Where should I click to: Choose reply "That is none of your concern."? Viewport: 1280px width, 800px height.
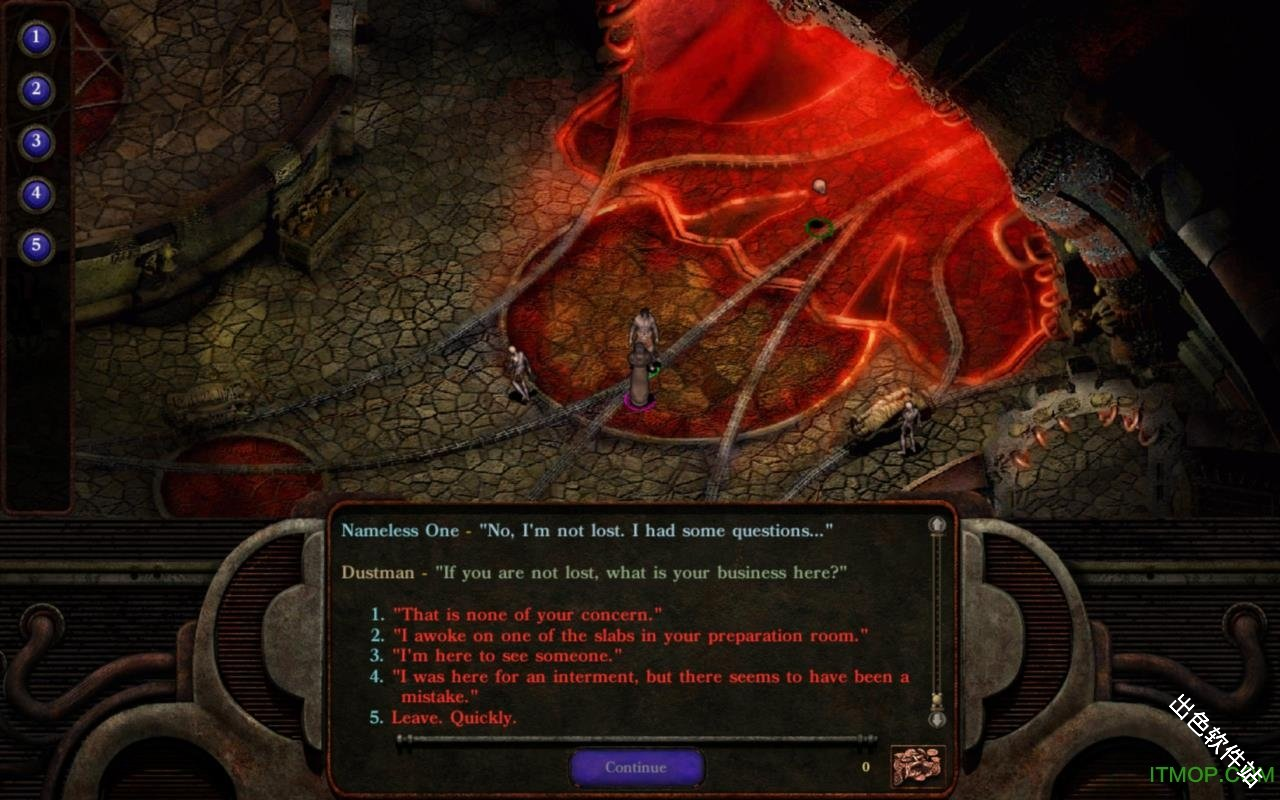coord(527,615)
